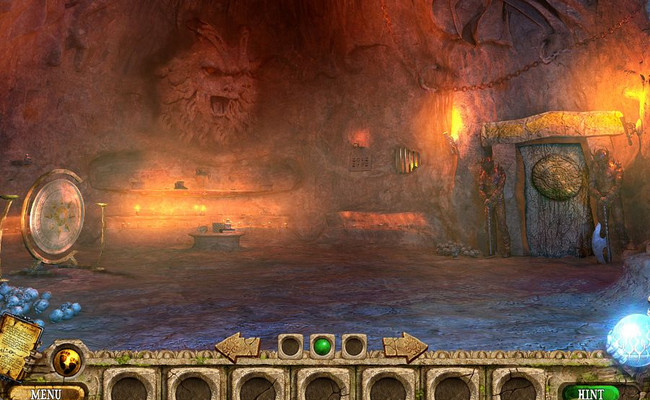Open the Menu button

click(x=46, y=393)
